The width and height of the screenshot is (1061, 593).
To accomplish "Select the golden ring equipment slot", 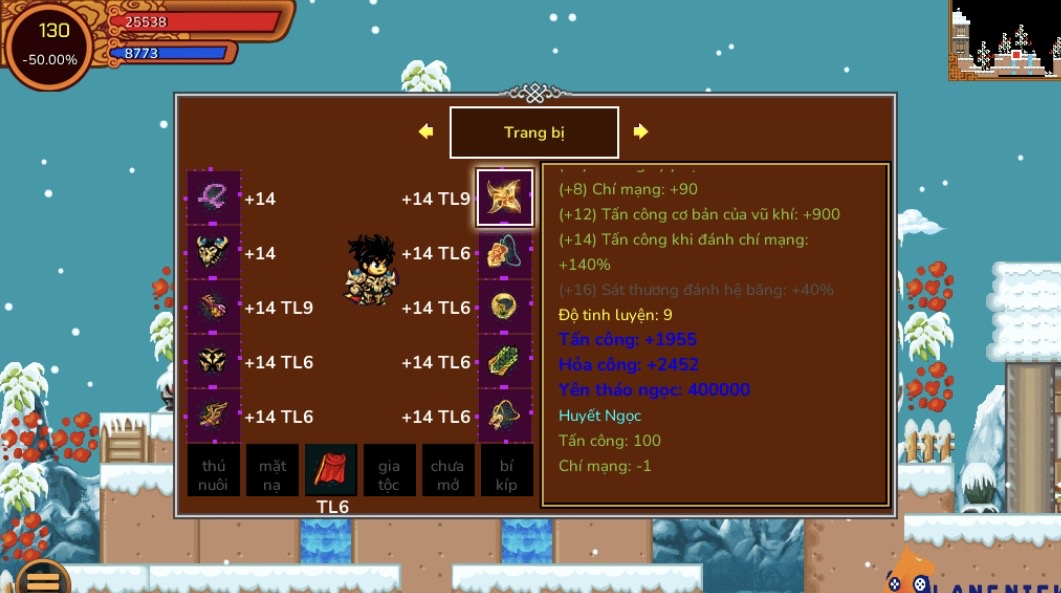I will click(x=504, y=307).
